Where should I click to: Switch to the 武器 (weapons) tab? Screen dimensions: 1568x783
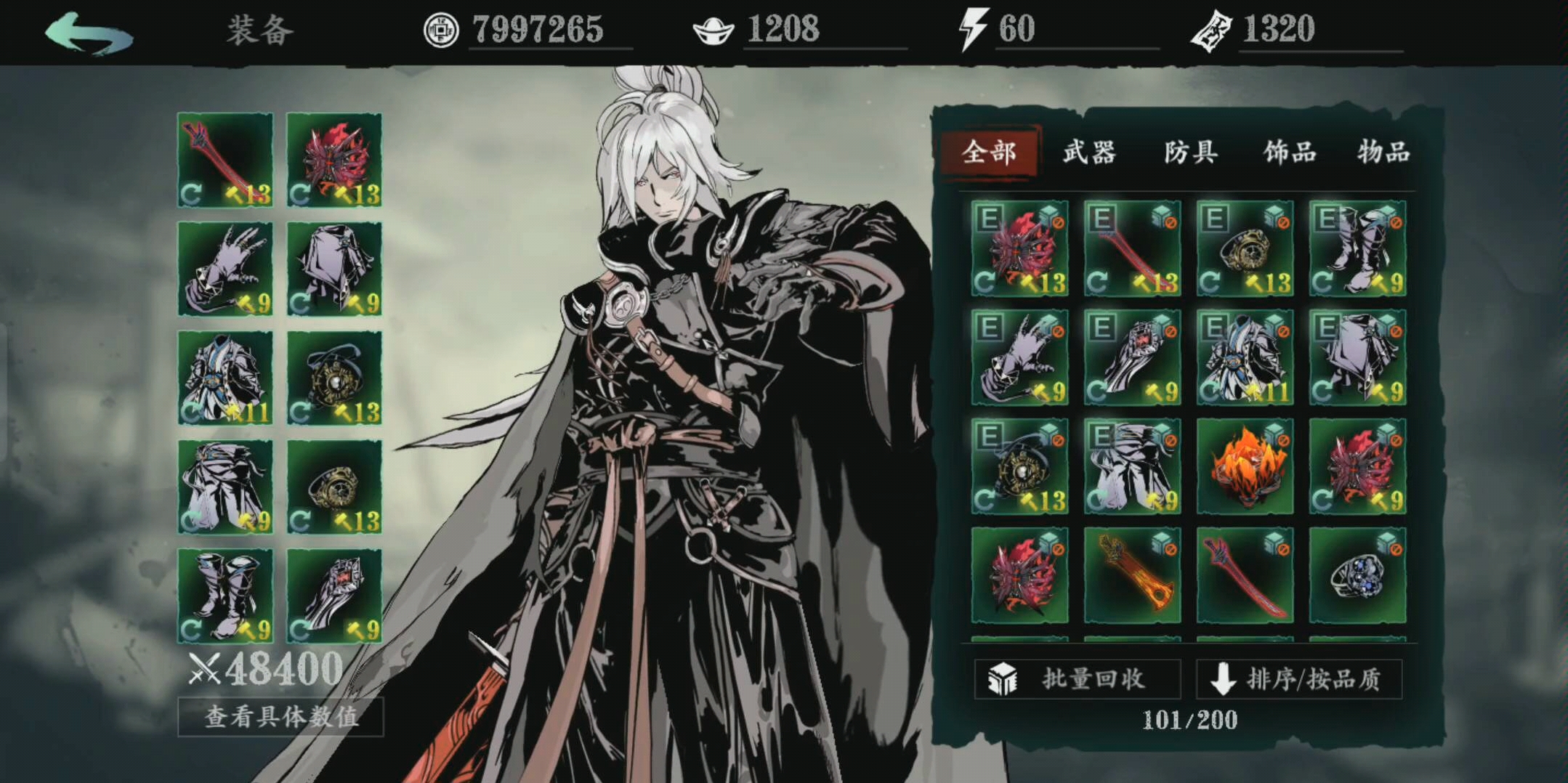click(x=1088, y=153)
